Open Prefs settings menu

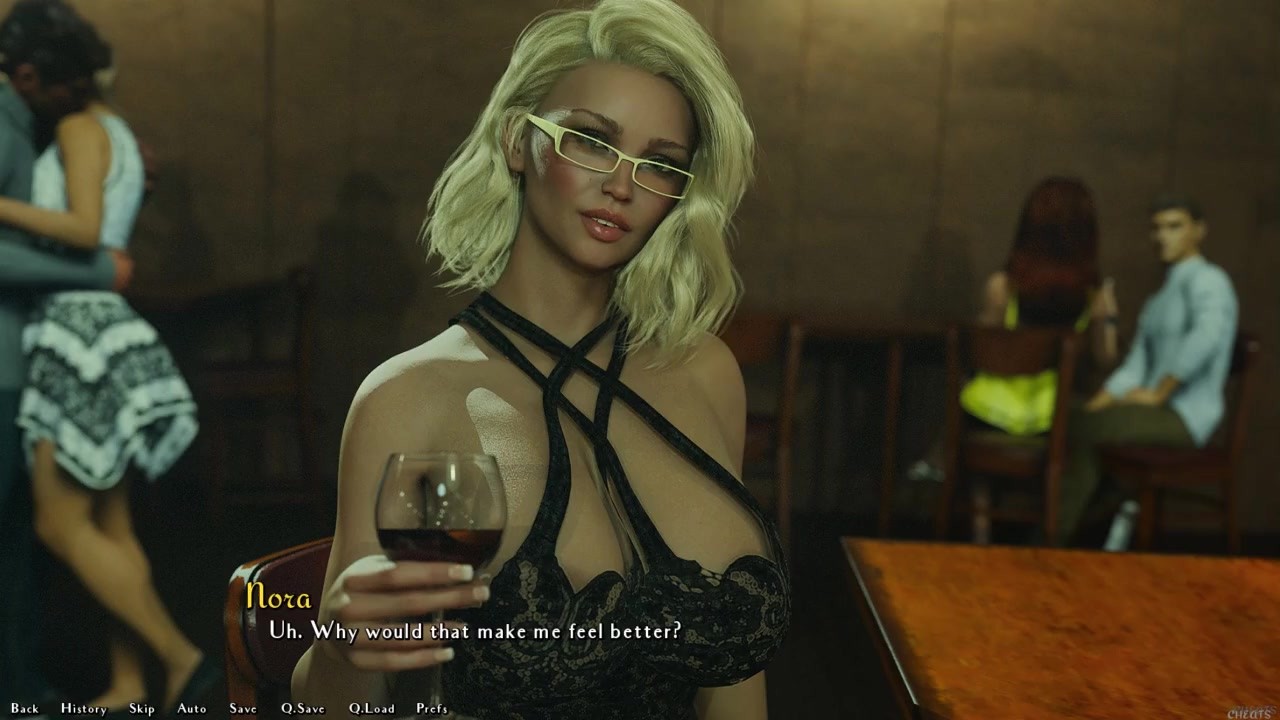pos(432,708)
